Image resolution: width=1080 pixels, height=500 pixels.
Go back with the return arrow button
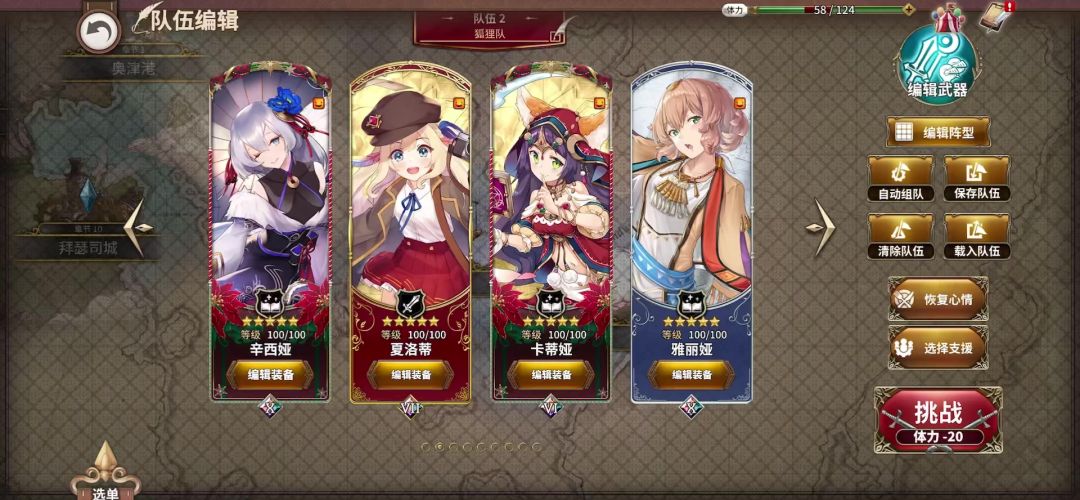point(98,31)
